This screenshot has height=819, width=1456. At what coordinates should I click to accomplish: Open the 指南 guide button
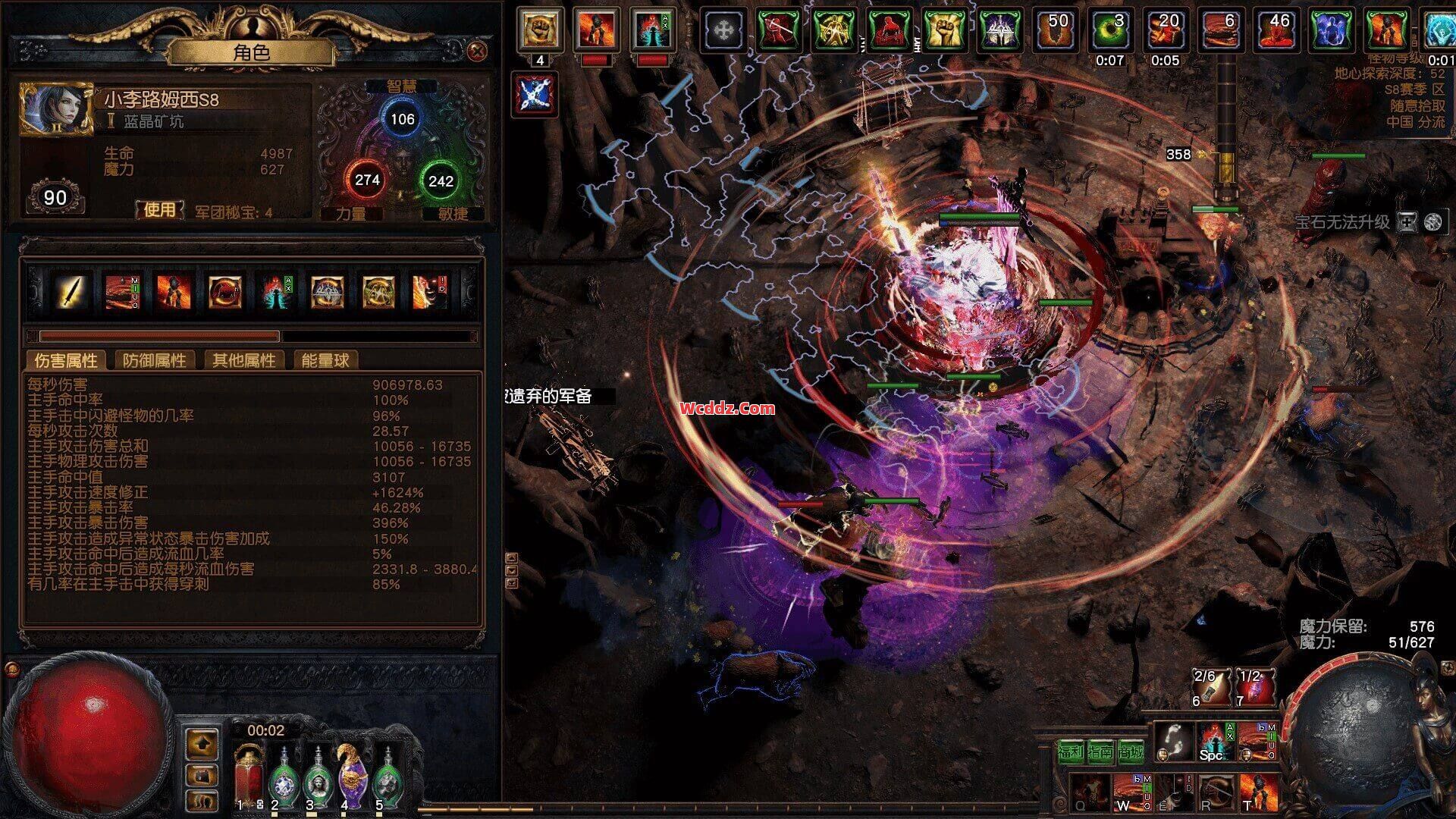pos(1100,752)
